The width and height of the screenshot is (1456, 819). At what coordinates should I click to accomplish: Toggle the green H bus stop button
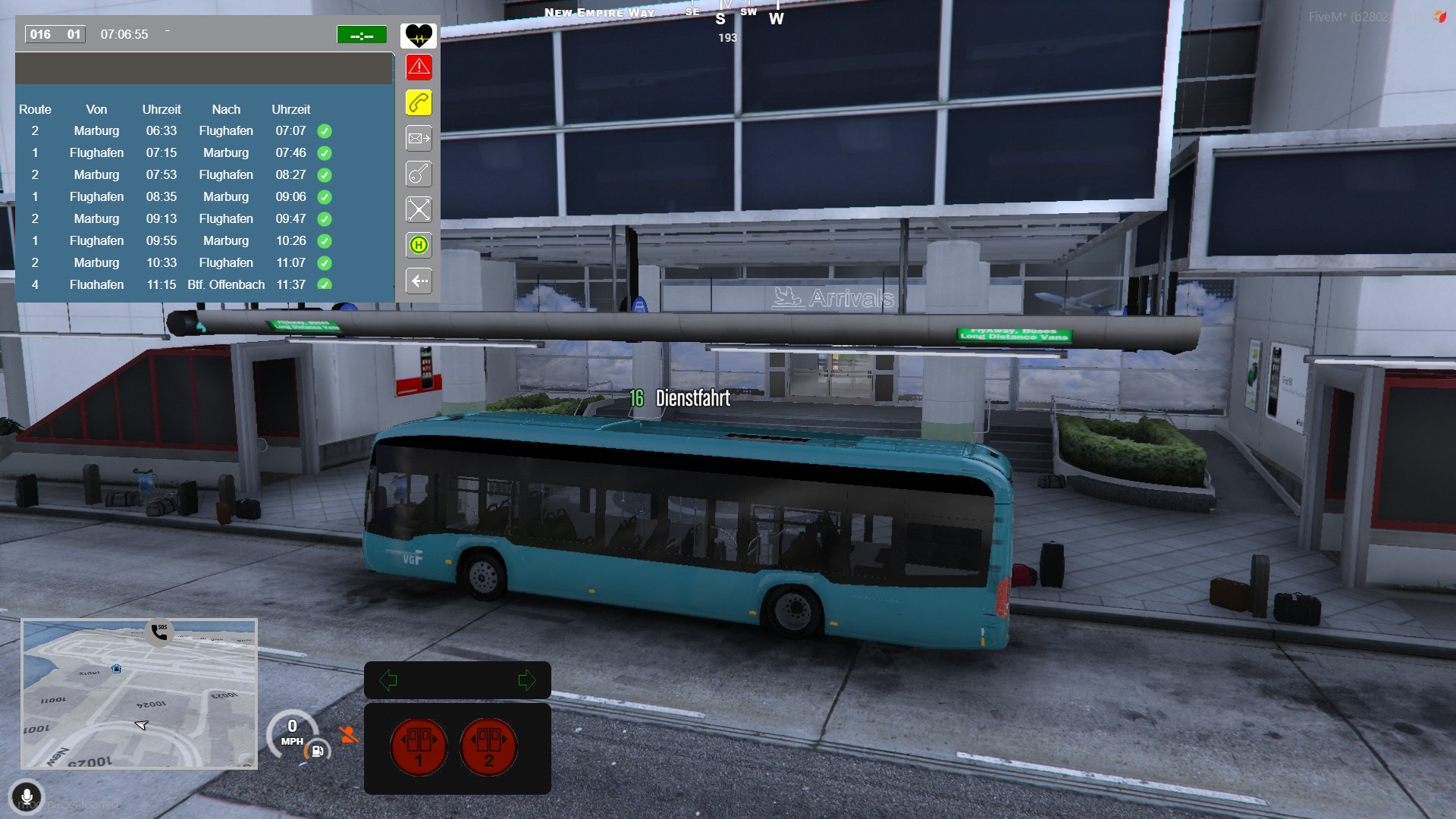(x=419, y=245)
